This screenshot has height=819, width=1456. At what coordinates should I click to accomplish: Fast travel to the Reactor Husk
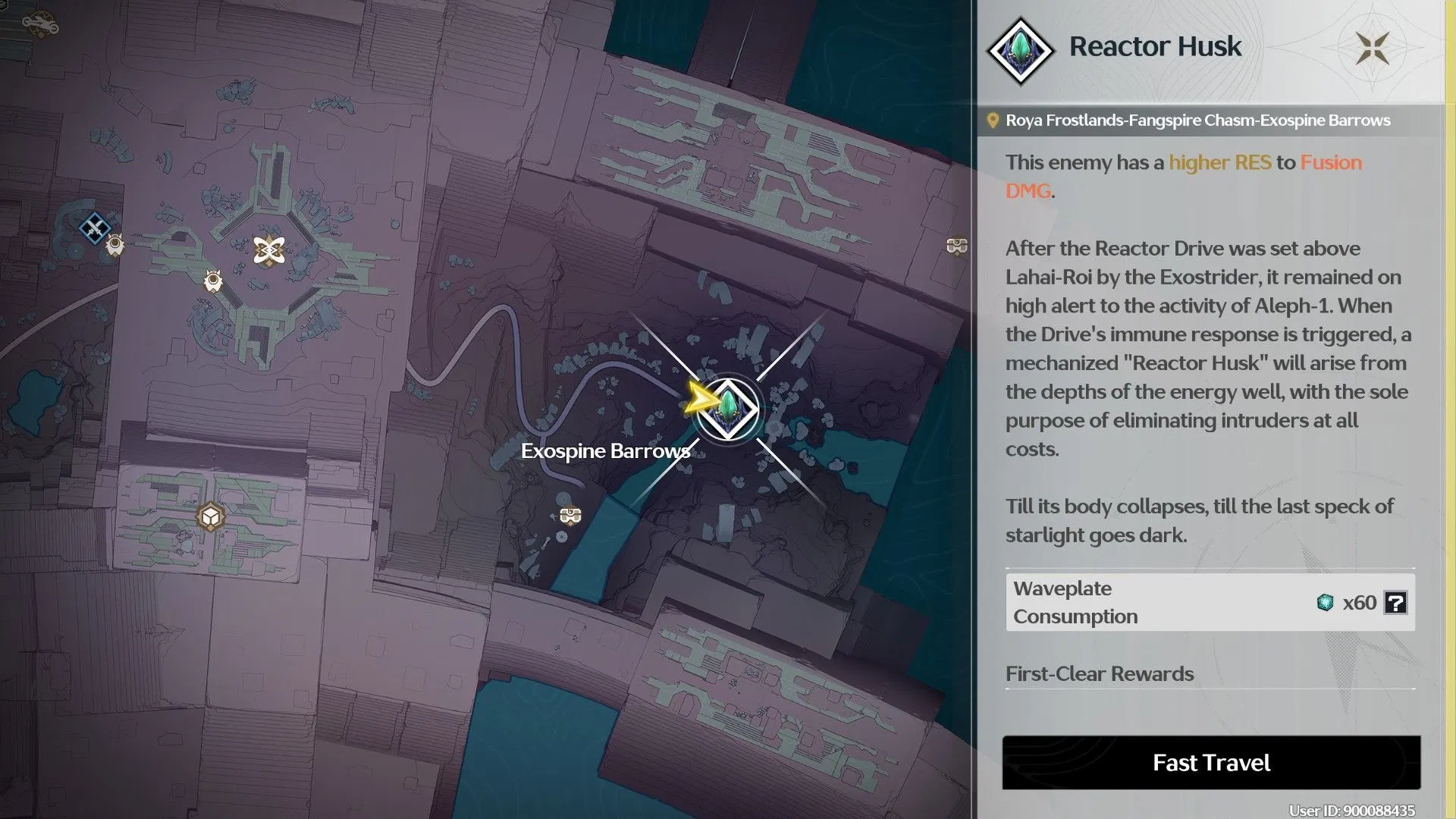tap(1211, 762)
